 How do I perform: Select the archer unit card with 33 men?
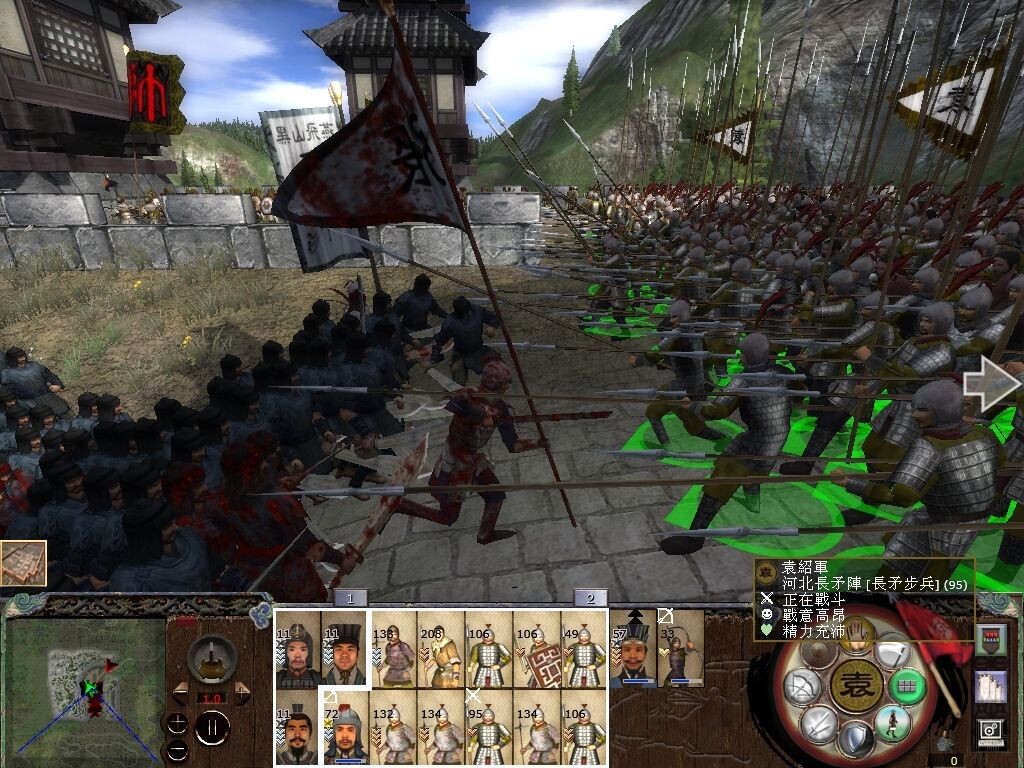[680, 649]
